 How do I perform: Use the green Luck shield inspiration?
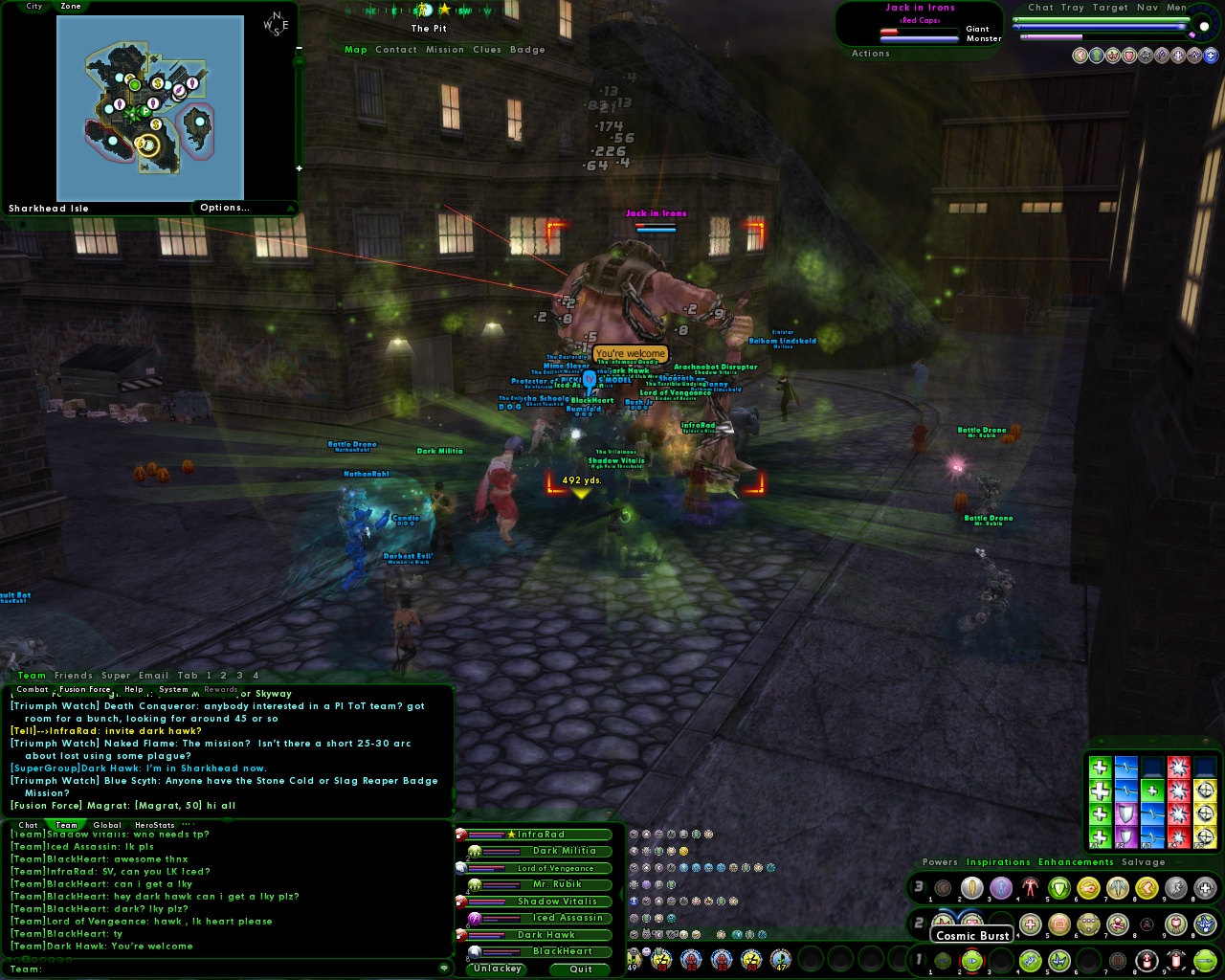1126,813
